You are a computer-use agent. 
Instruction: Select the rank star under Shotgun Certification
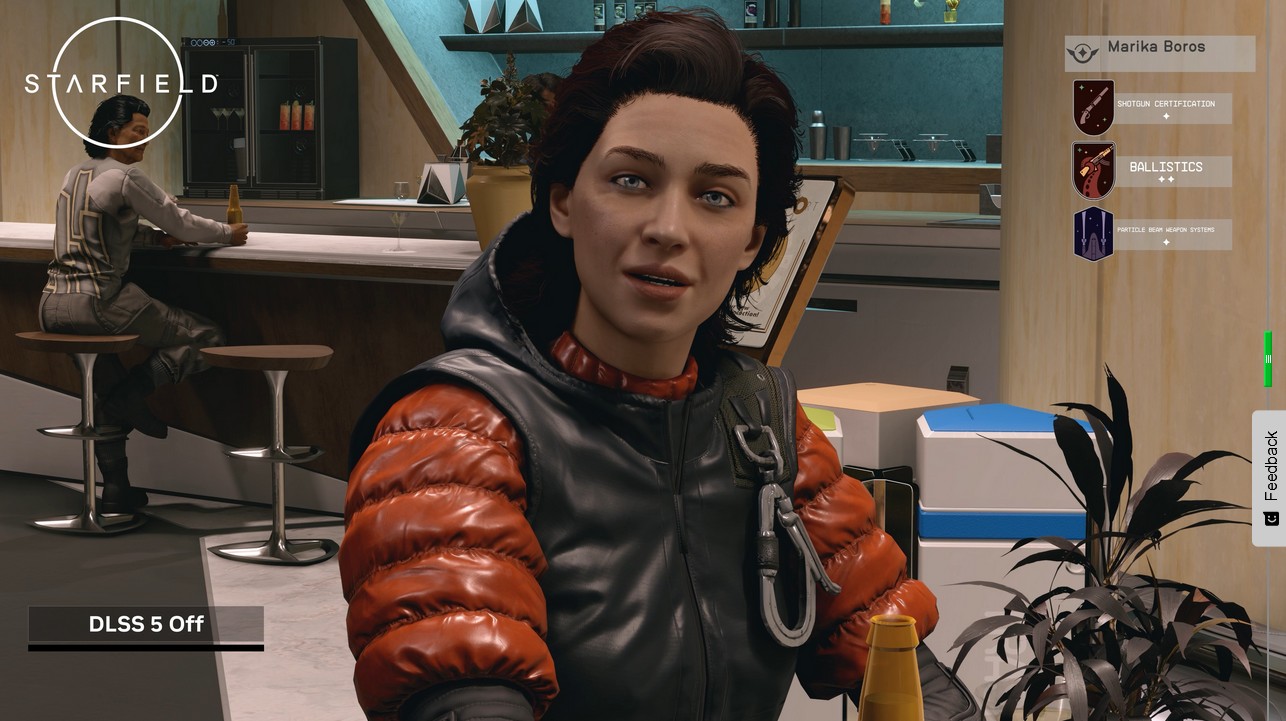coord(1167,118)
